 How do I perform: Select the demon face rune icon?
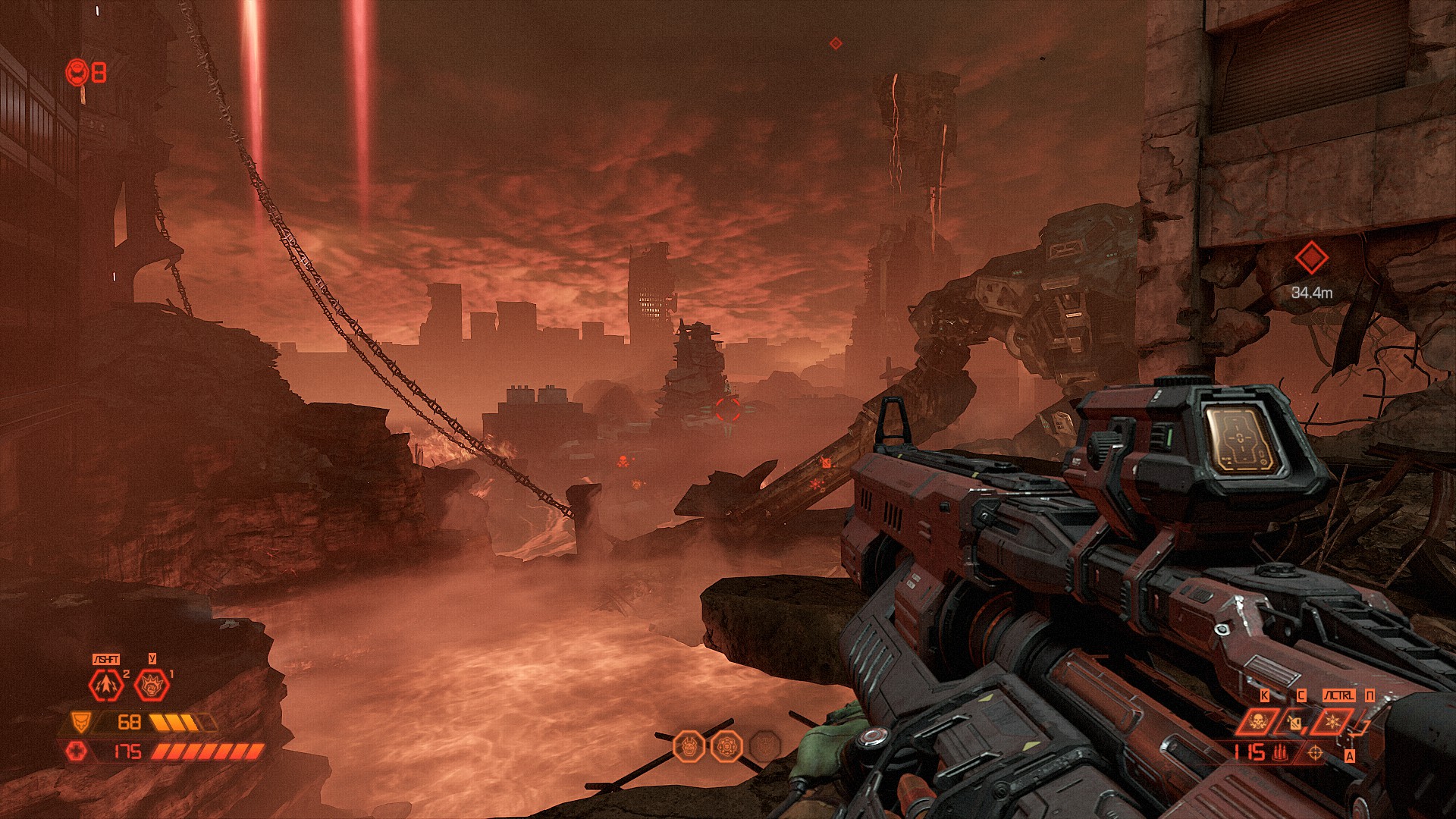click(x=689, y=747)
